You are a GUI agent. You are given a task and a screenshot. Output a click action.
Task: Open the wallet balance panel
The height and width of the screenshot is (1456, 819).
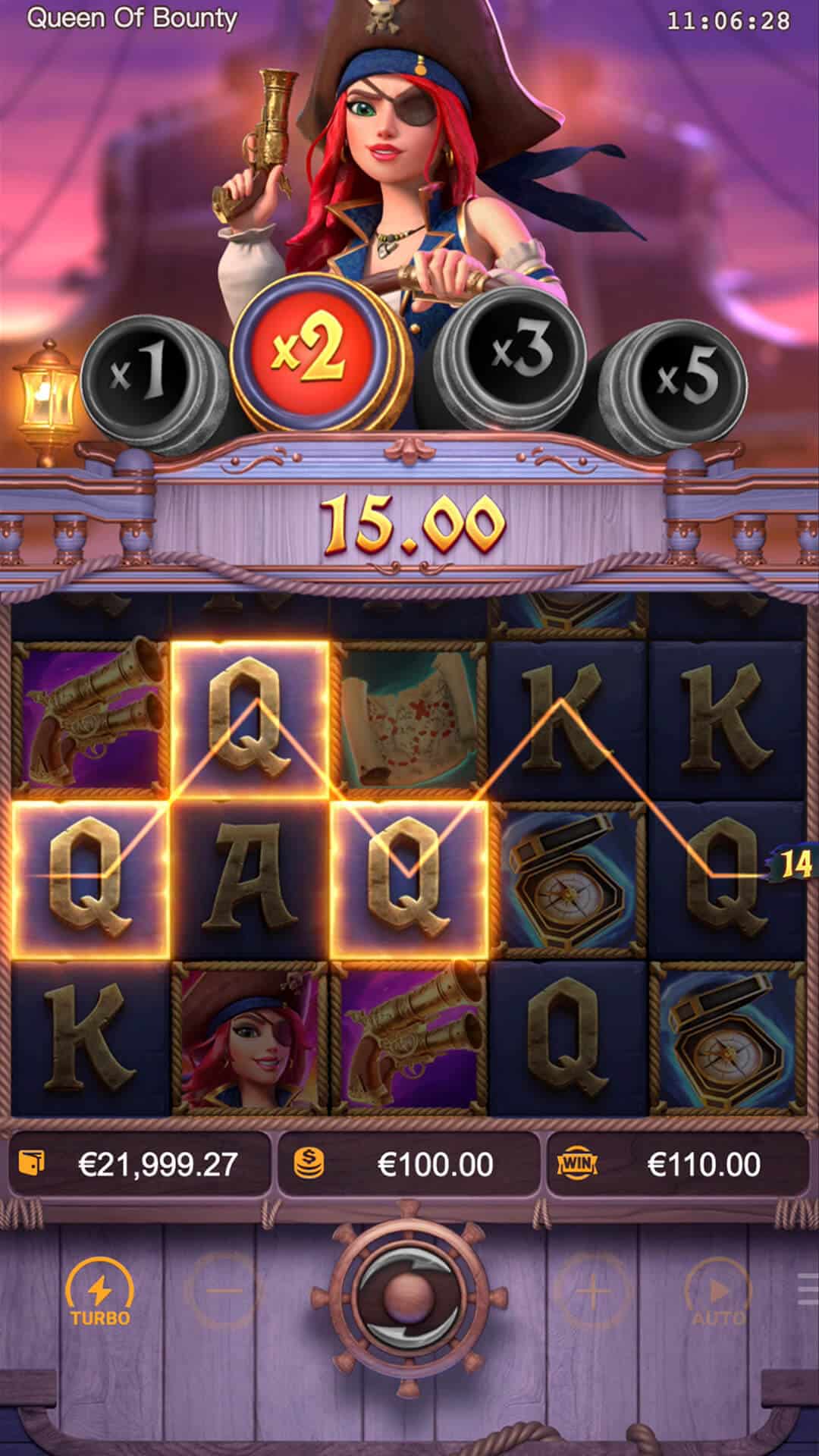pos(140,1164)
